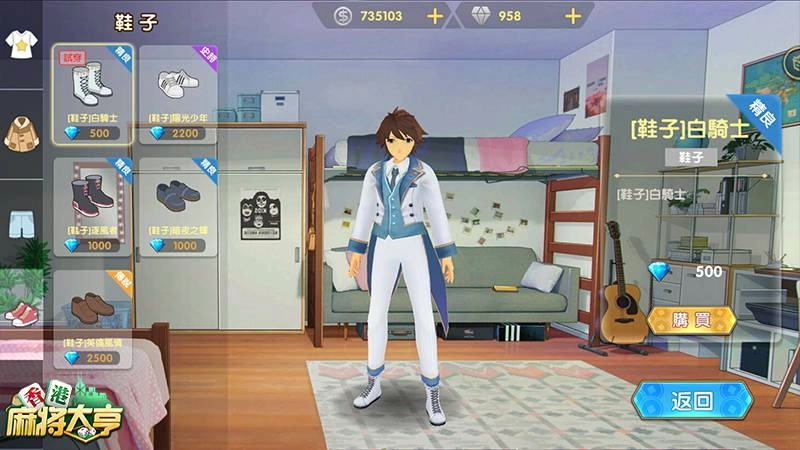Select the white knight boots item
The image size is (800, 450).
pyautogui.click(x=92, y=96)
